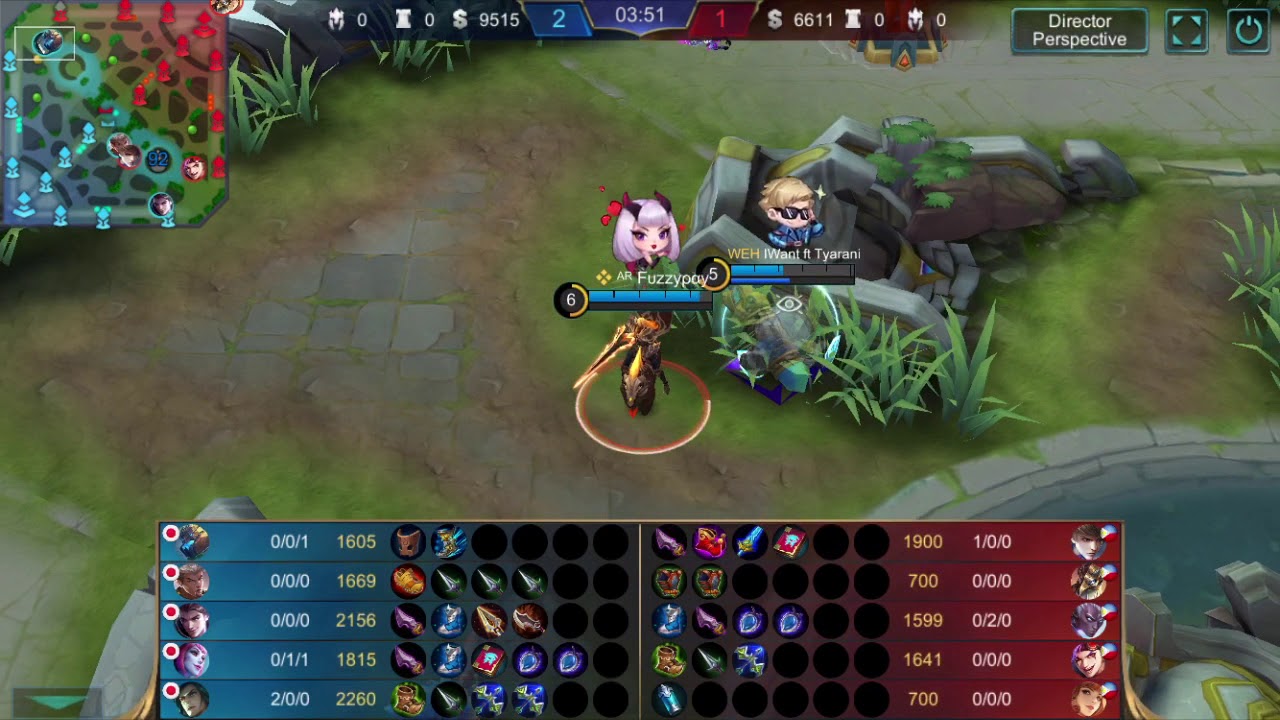1280x720 pixels.
Task: Select the top red player's hero portrait
Action: 1086,542
